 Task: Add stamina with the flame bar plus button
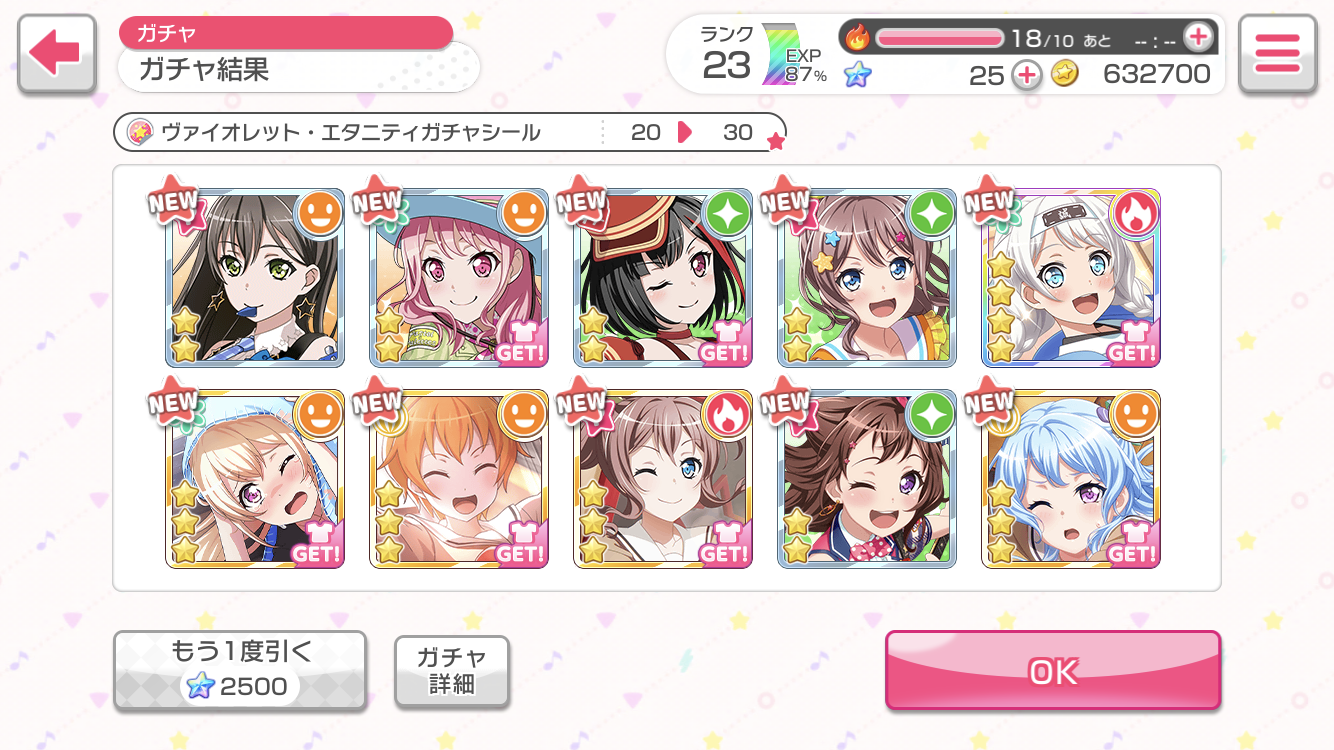click(x=1197, y=38)
